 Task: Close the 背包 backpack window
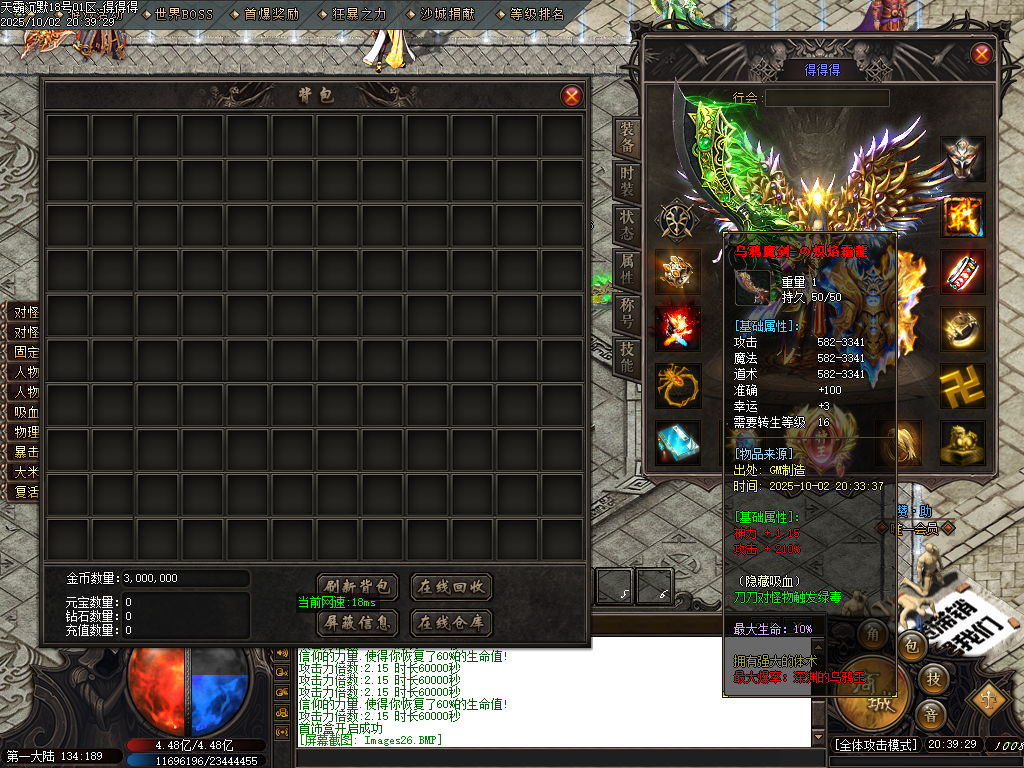(x=571, y=96)
